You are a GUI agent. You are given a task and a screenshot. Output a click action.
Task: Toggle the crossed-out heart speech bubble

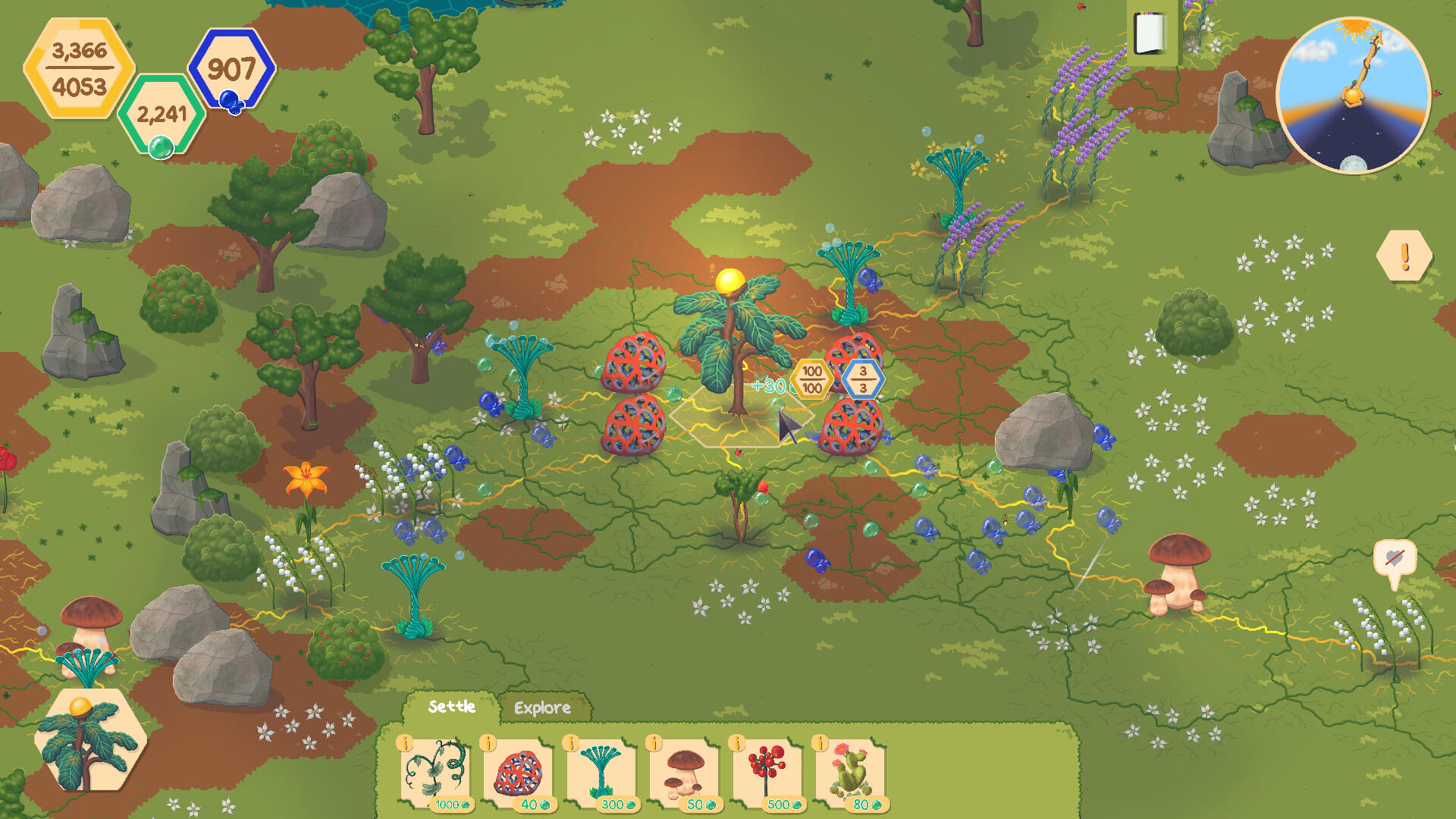click(1394, 560)
